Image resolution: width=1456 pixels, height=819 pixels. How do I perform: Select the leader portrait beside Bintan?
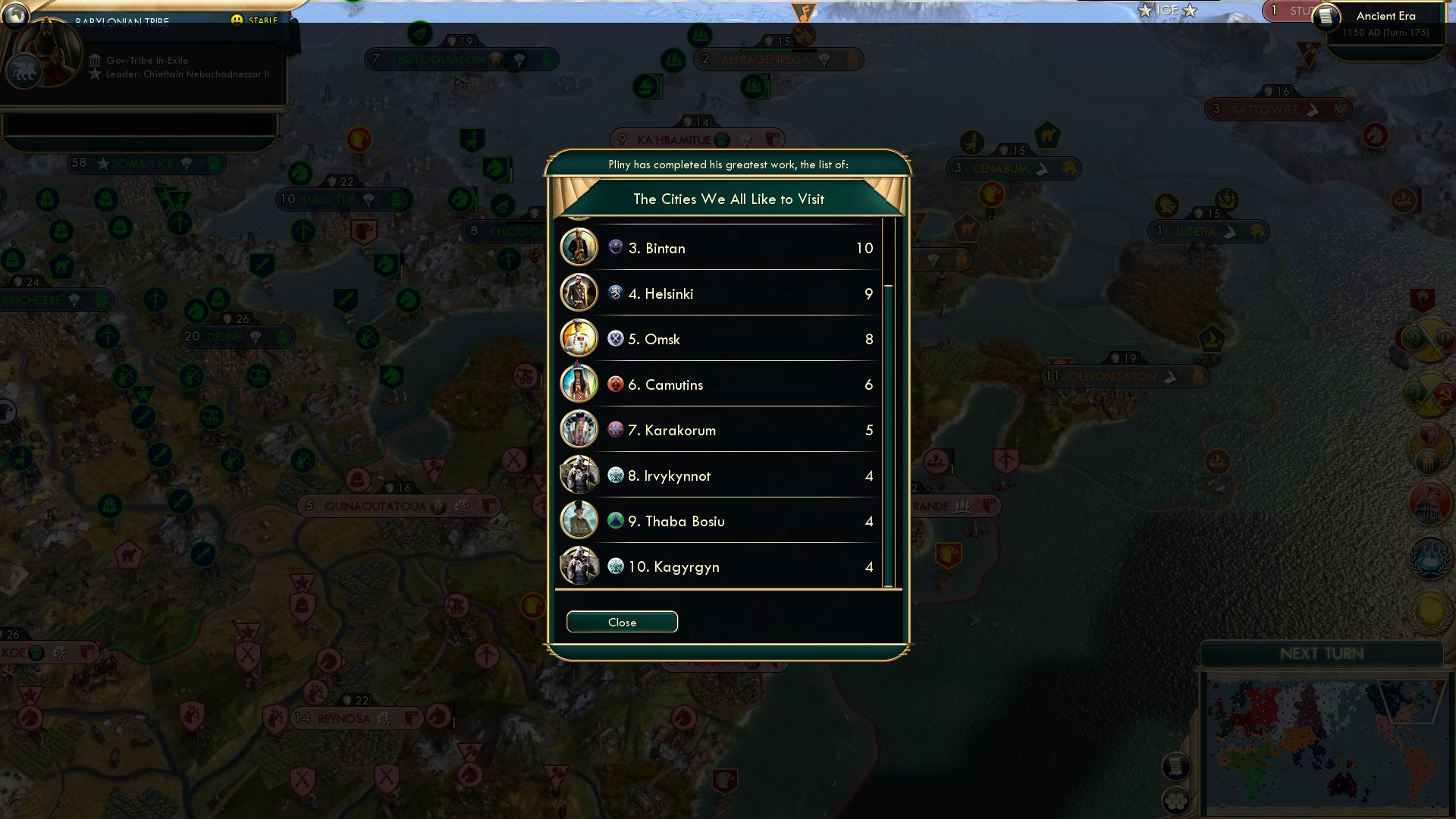point(579,248)
